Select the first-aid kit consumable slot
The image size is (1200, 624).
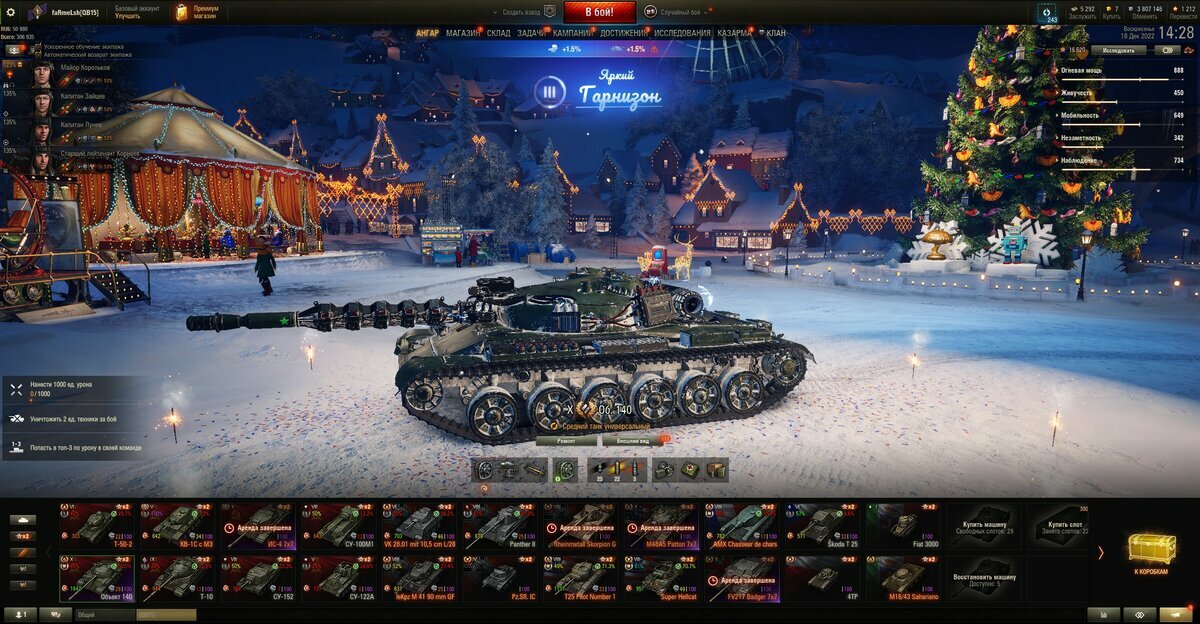click(691, 470)
